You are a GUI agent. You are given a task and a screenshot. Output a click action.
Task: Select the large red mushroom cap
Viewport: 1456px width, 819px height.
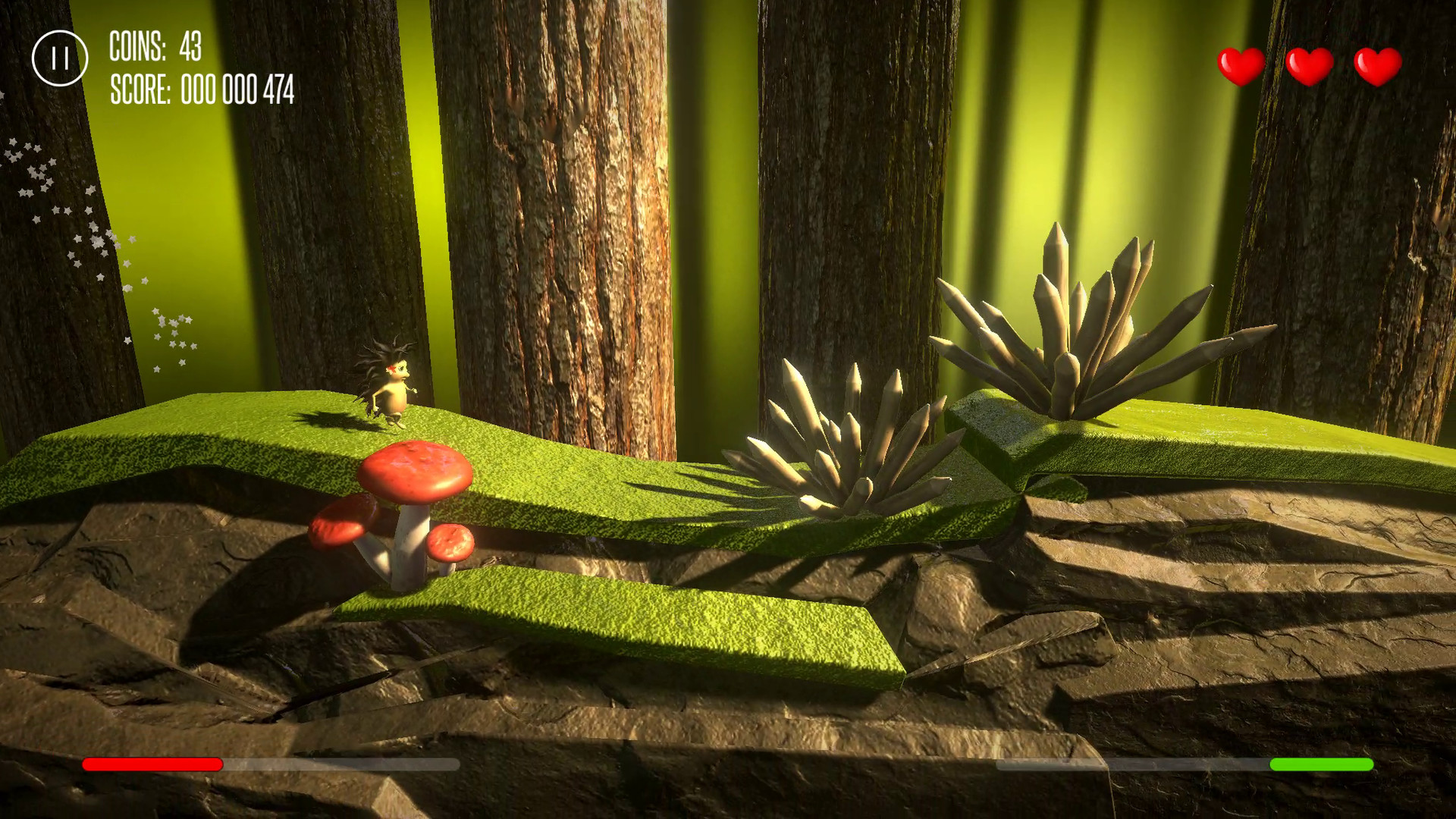416,466
